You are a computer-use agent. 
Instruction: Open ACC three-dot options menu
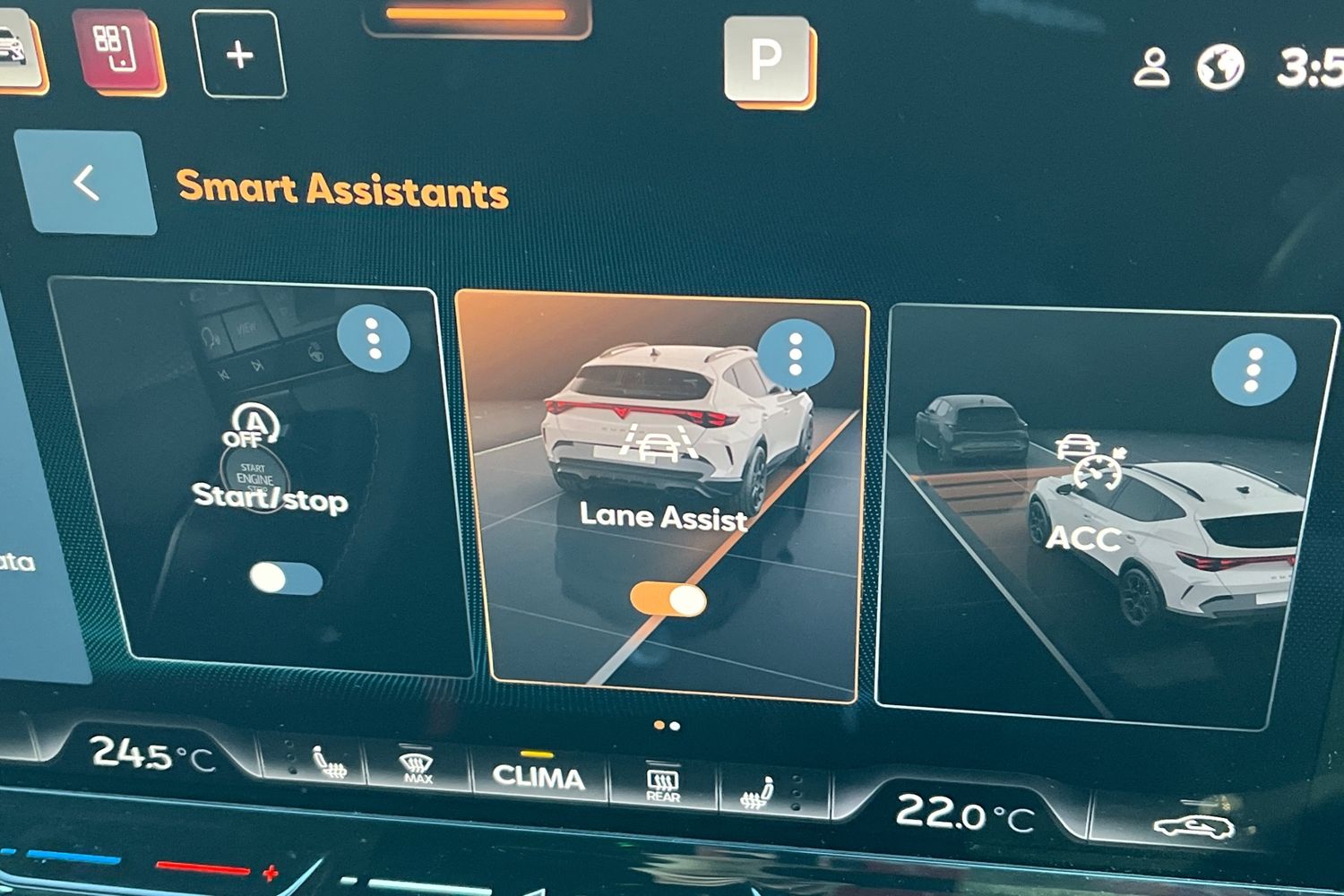(1254, 368)
